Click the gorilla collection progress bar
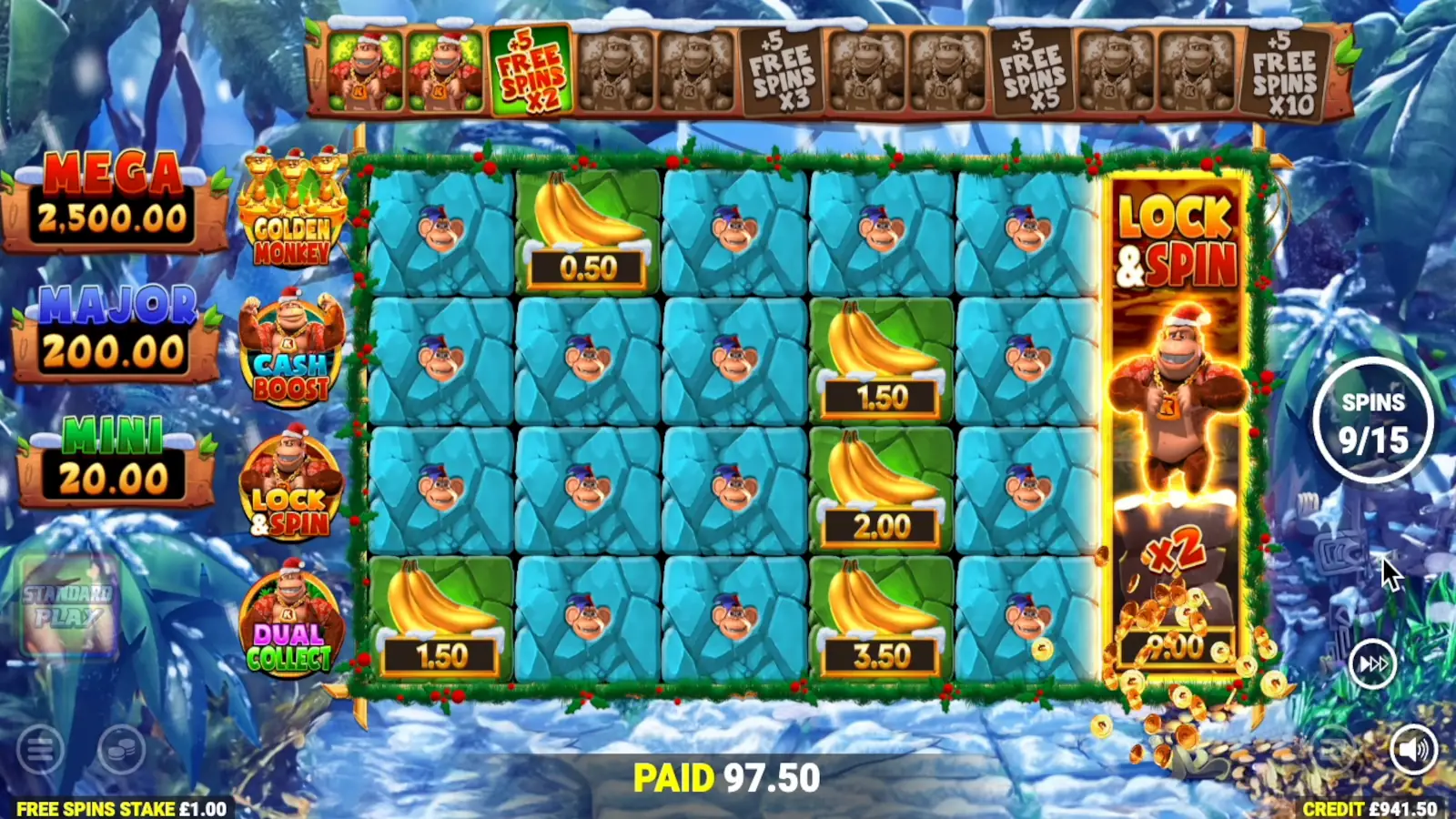This screenshot has width=1456, height=819. coord(828,73)
